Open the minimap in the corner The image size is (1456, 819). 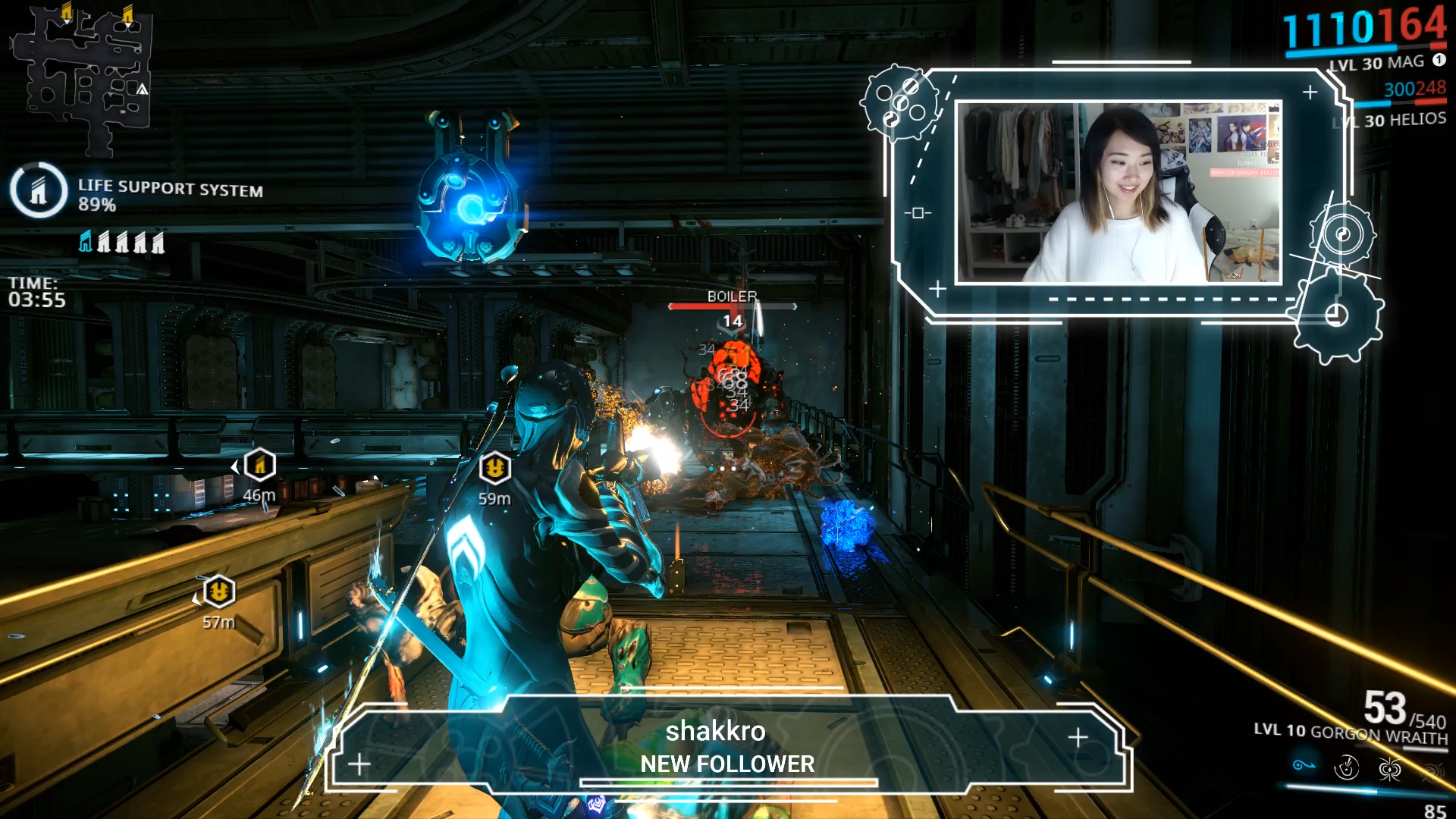tap(82, 76)
